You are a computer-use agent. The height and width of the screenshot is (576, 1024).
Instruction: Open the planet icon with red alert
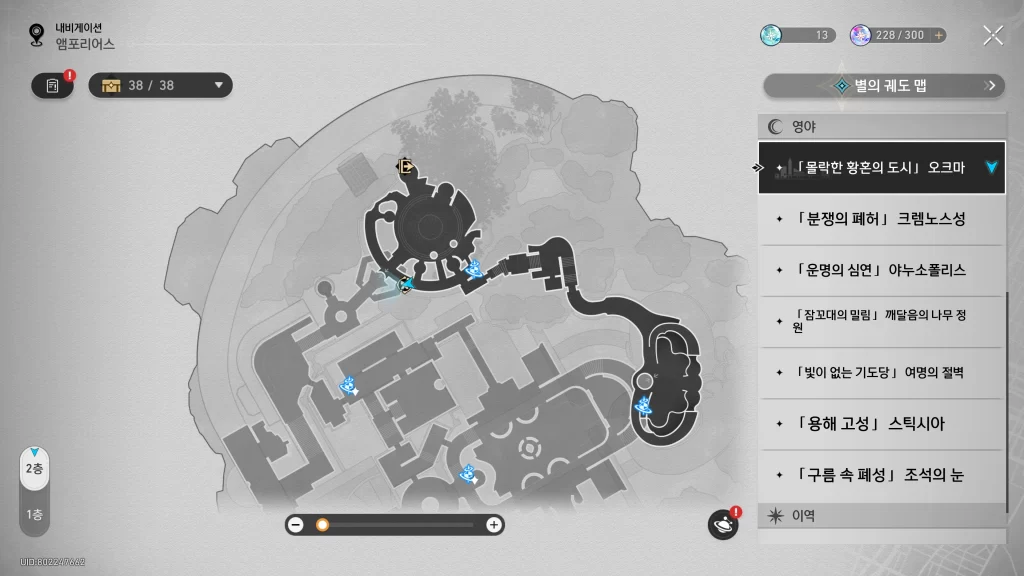click(722, 524)
